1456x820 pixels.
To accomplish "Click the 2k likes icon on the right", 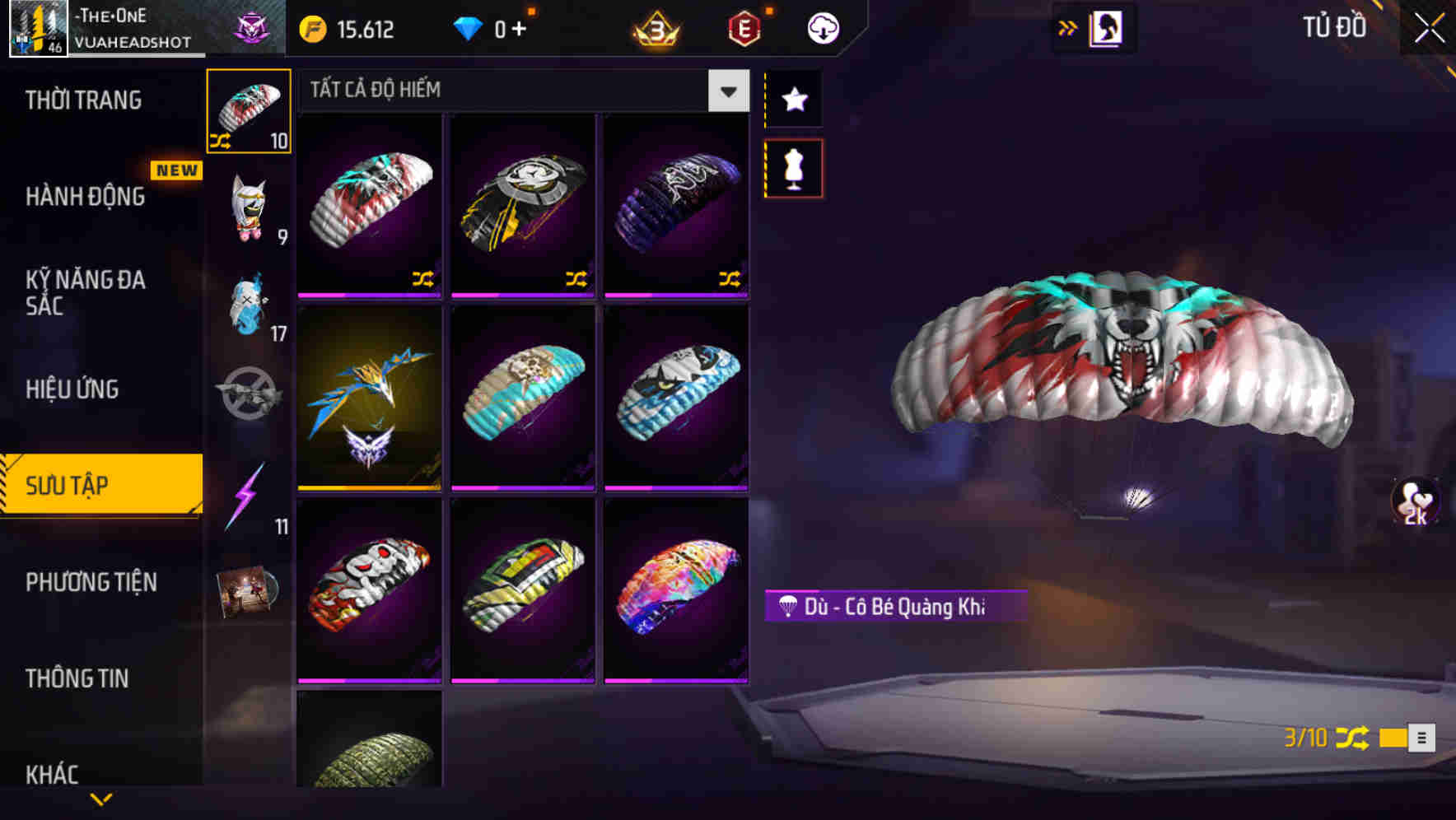I will 1414,502.
